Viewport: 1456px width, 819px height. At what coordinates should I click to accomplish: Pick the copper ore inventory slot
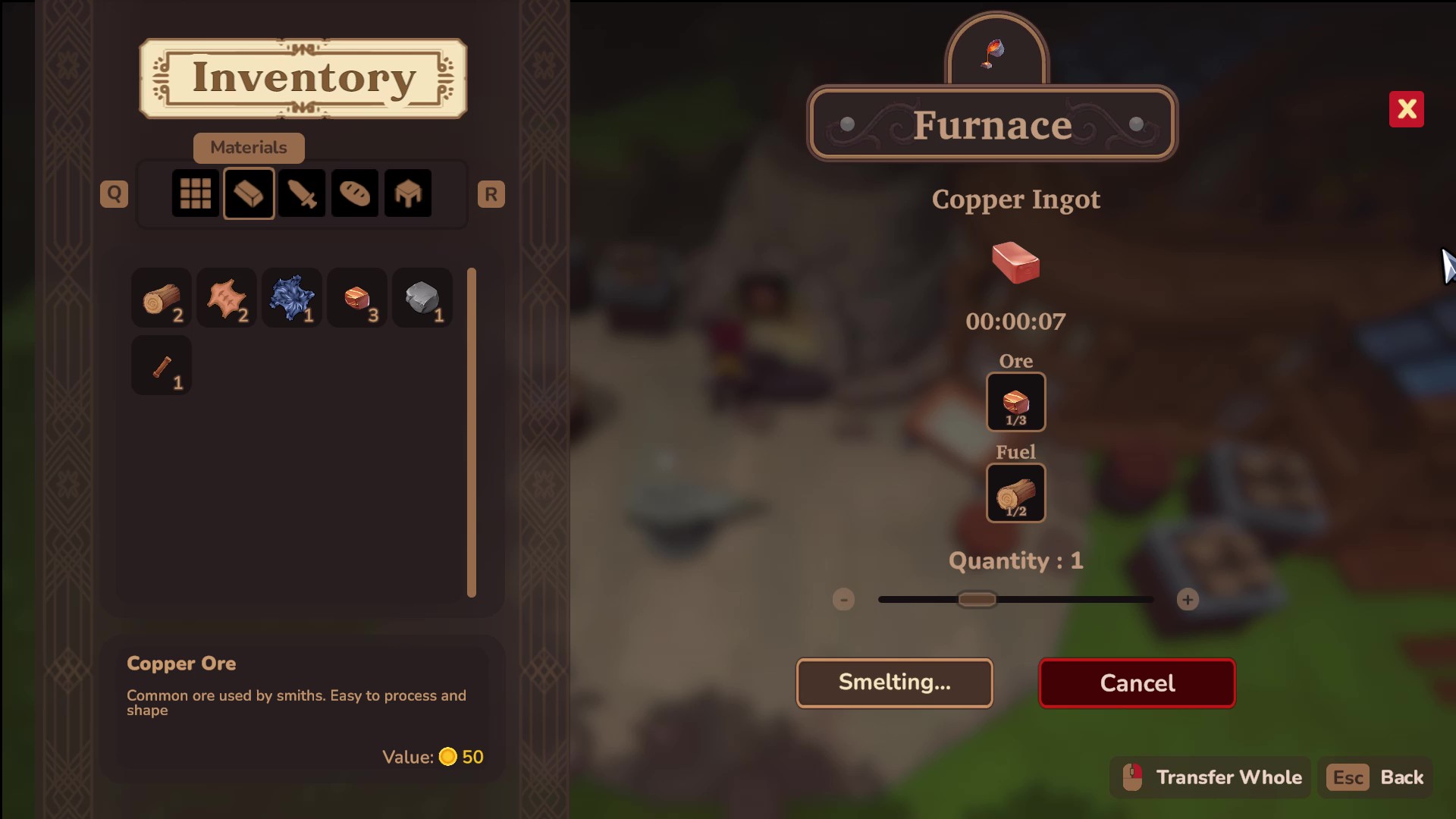pyautogui.click(x=357, y=298)
